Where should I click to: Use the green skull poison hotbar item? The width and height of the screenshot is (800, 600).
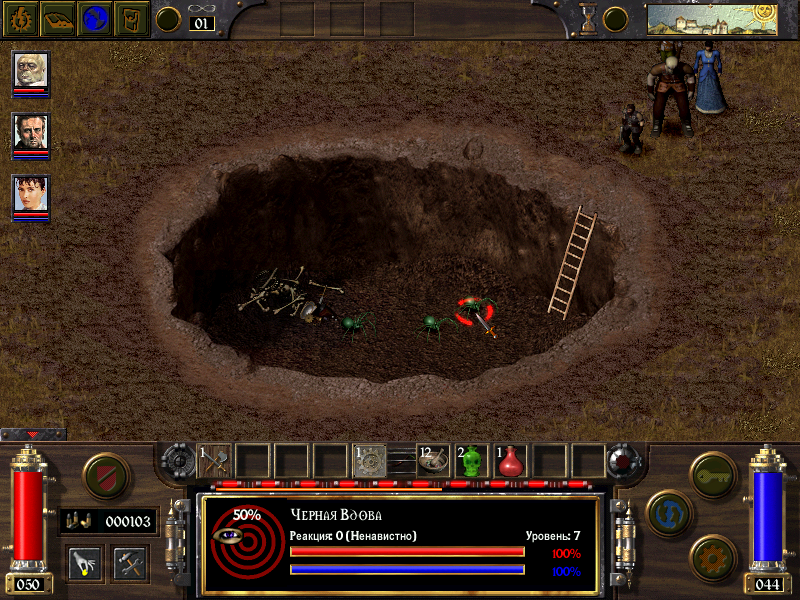tap(472, 460)
